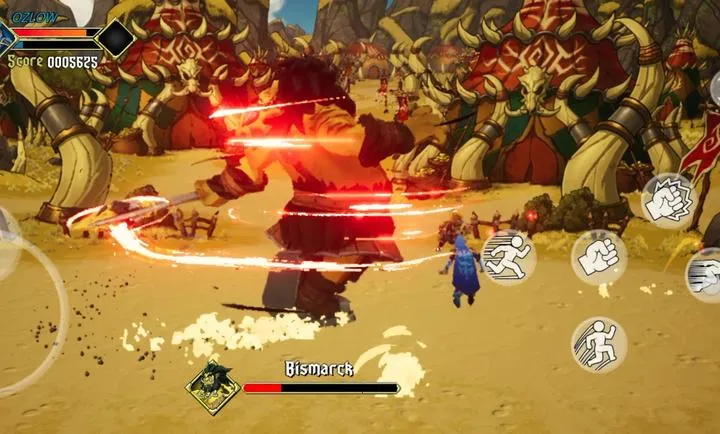Activate the heavy impact fist attack
The image size is (720, 434).
coord(668,200)
